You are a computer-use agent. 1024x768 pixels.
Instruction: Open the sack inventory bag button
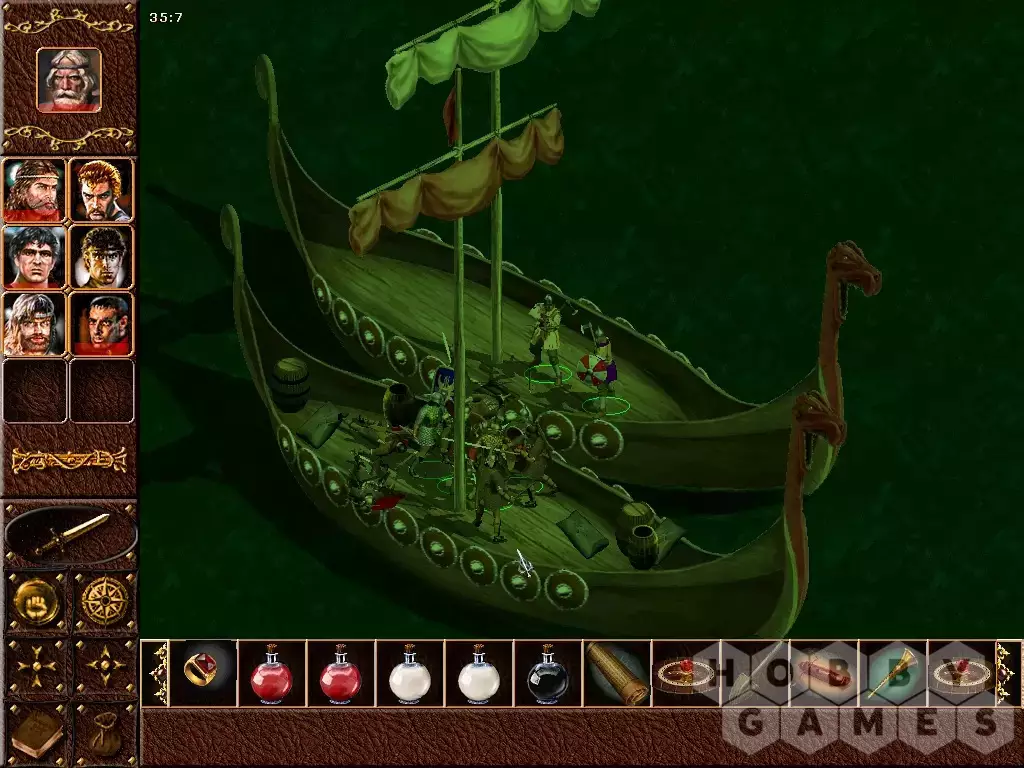coord(104,735)
